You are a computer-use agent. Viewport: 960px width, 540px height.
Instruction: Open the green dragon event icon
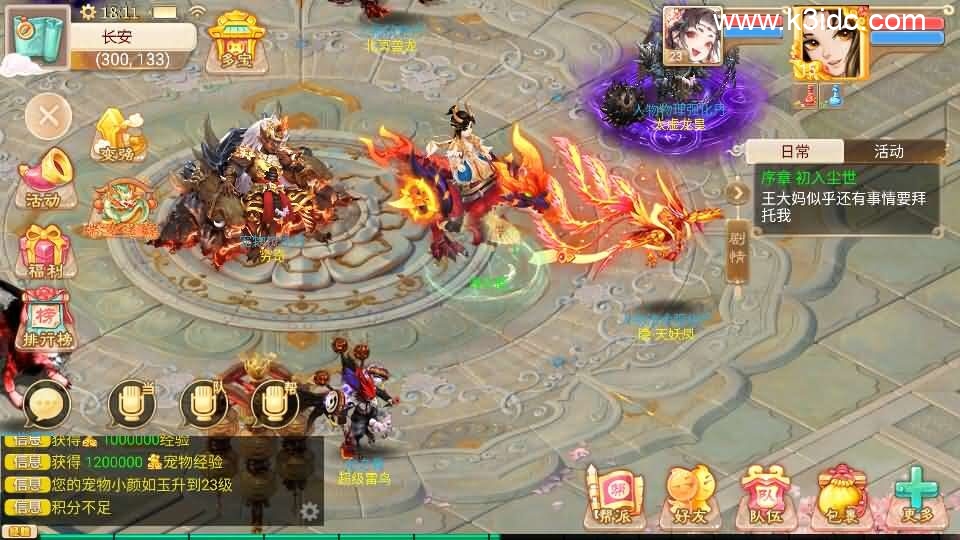(123, 208)
